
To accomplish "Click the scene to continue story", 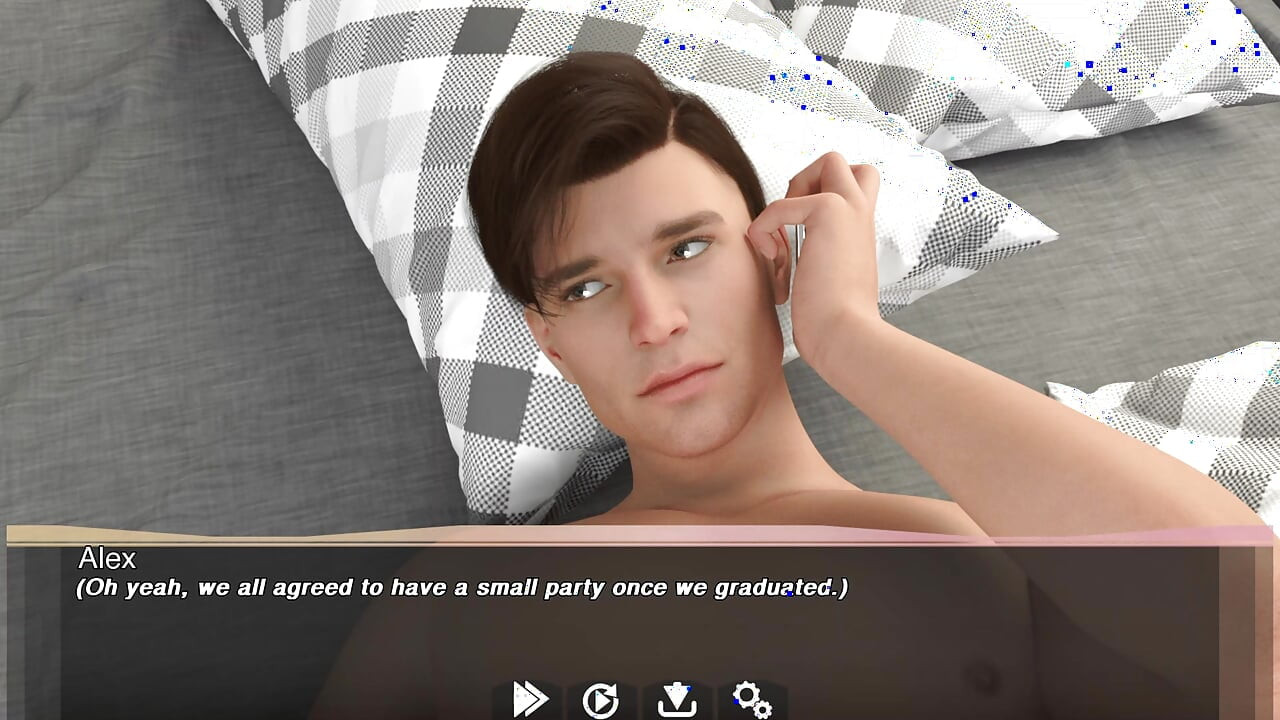I will (640, 300).
